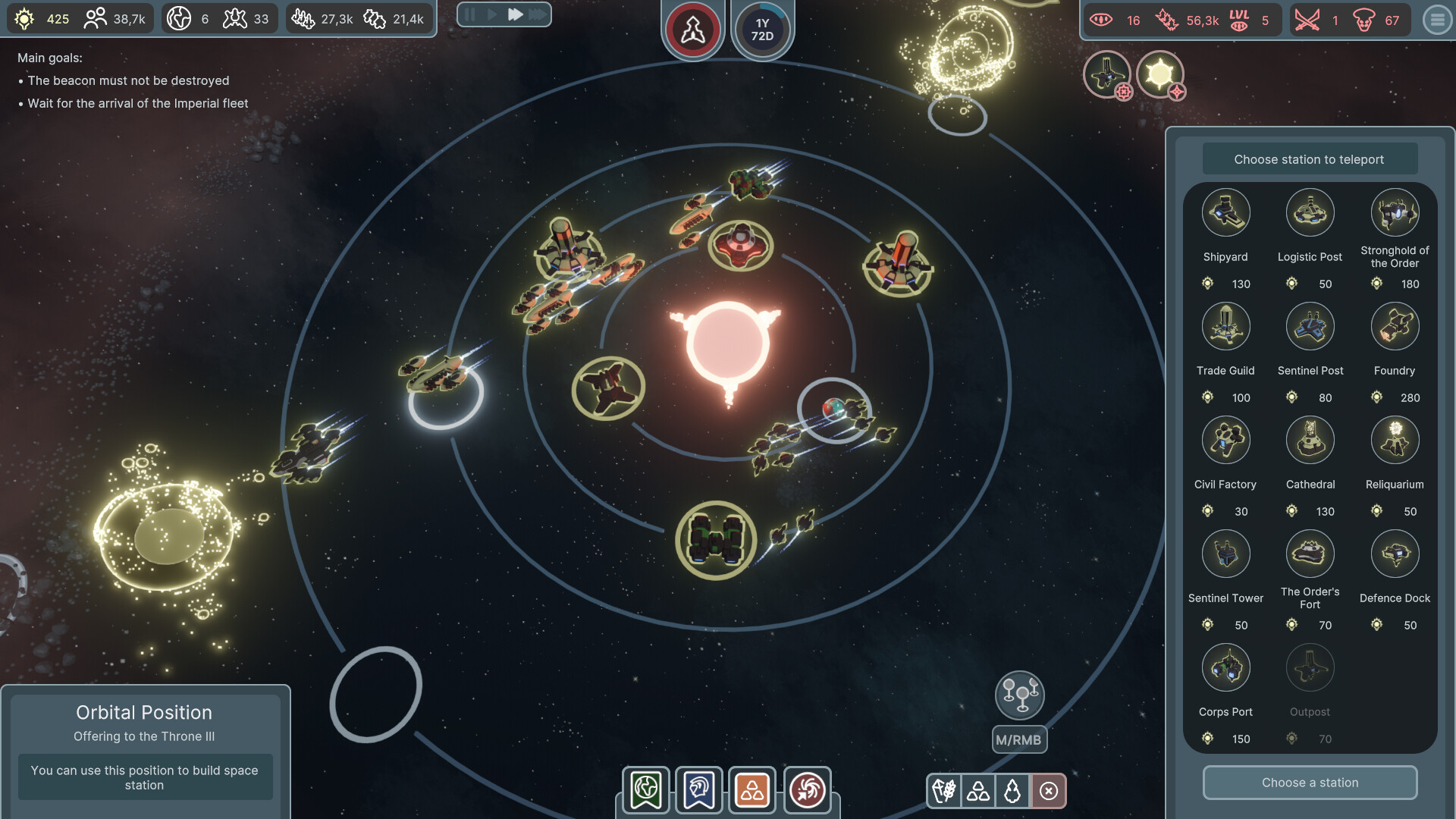
Task: Choose the Defence Dock station
Action: click(1395, 554)
